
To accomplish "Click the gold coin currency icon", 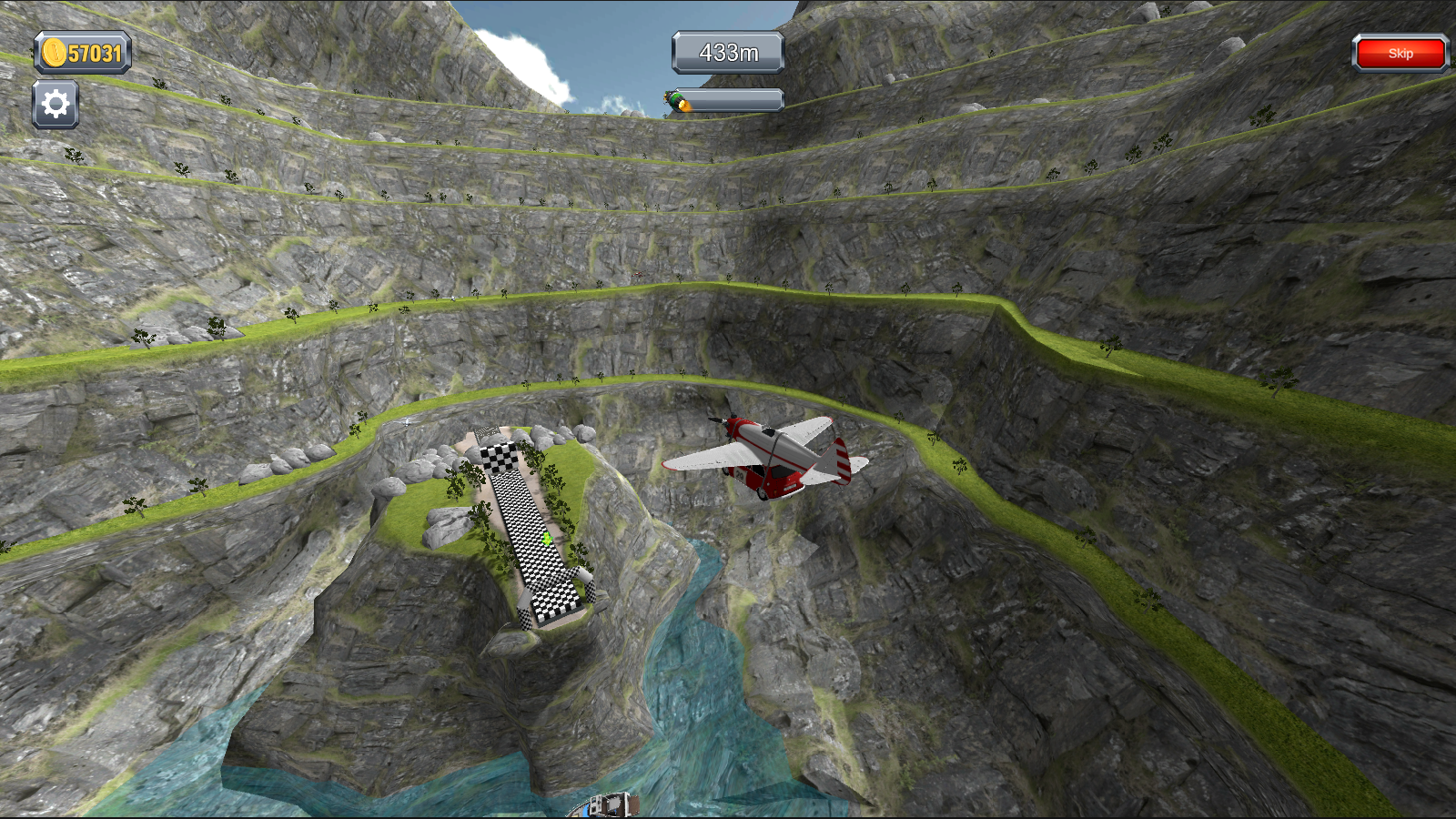I will [x=52, y=53].
